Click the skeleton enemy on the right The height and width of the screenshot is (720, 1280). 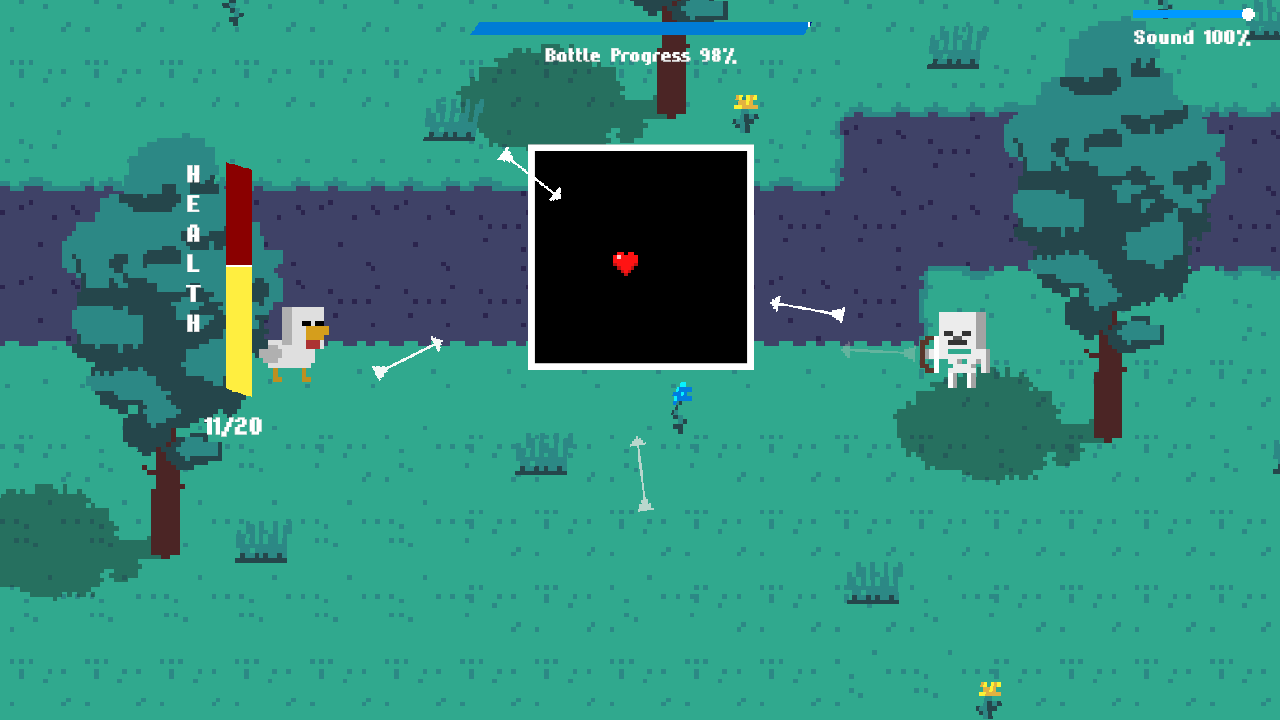click(962, 345)
